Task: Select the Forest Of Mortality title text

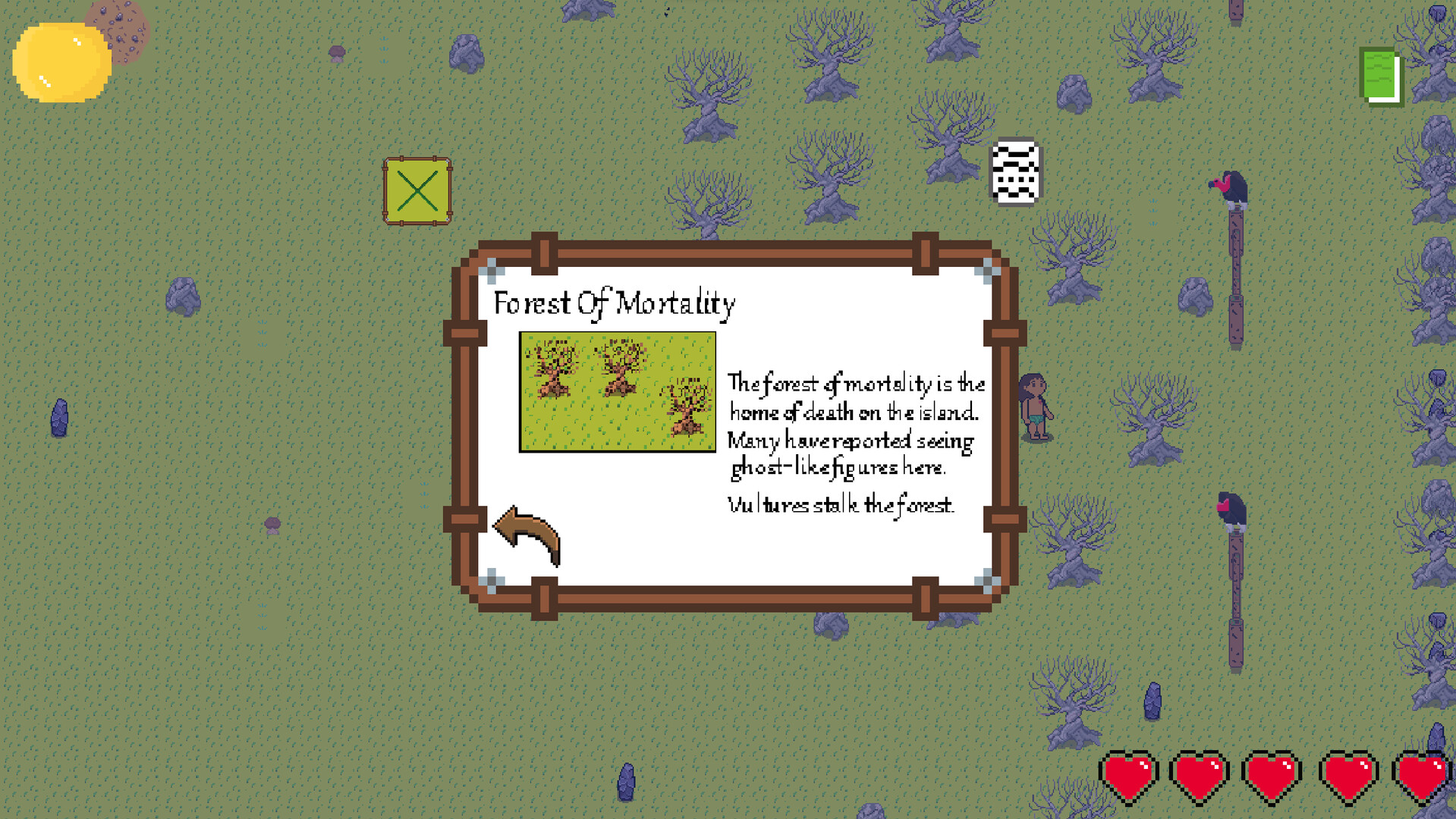Action: [615, 303]
